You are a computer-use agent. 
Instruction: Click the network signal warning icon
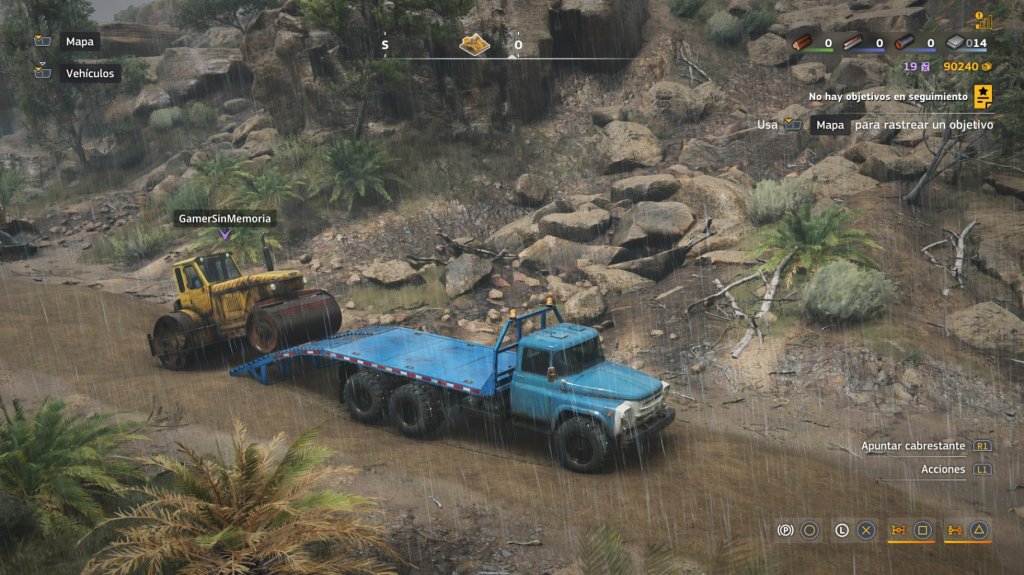click(984, 20)
